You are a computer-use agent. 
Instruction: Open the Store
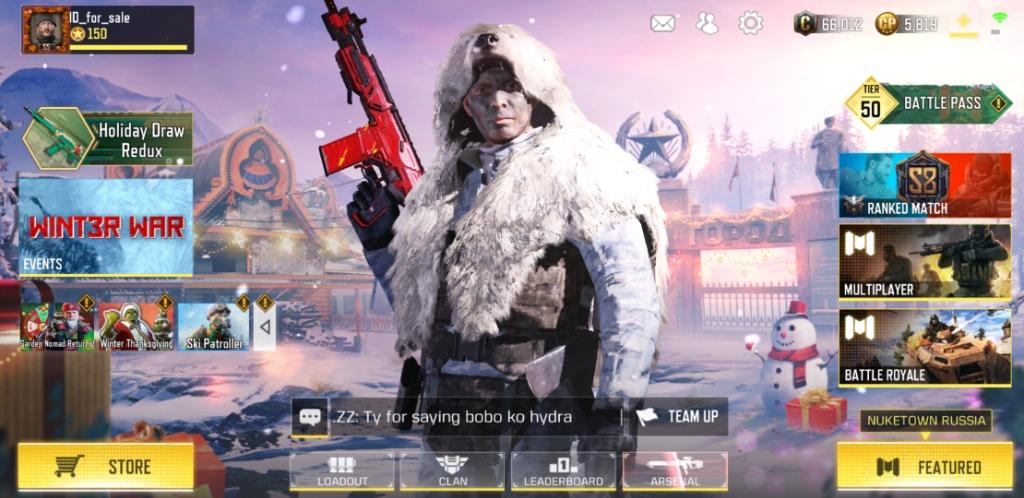[x=105, y=466]
